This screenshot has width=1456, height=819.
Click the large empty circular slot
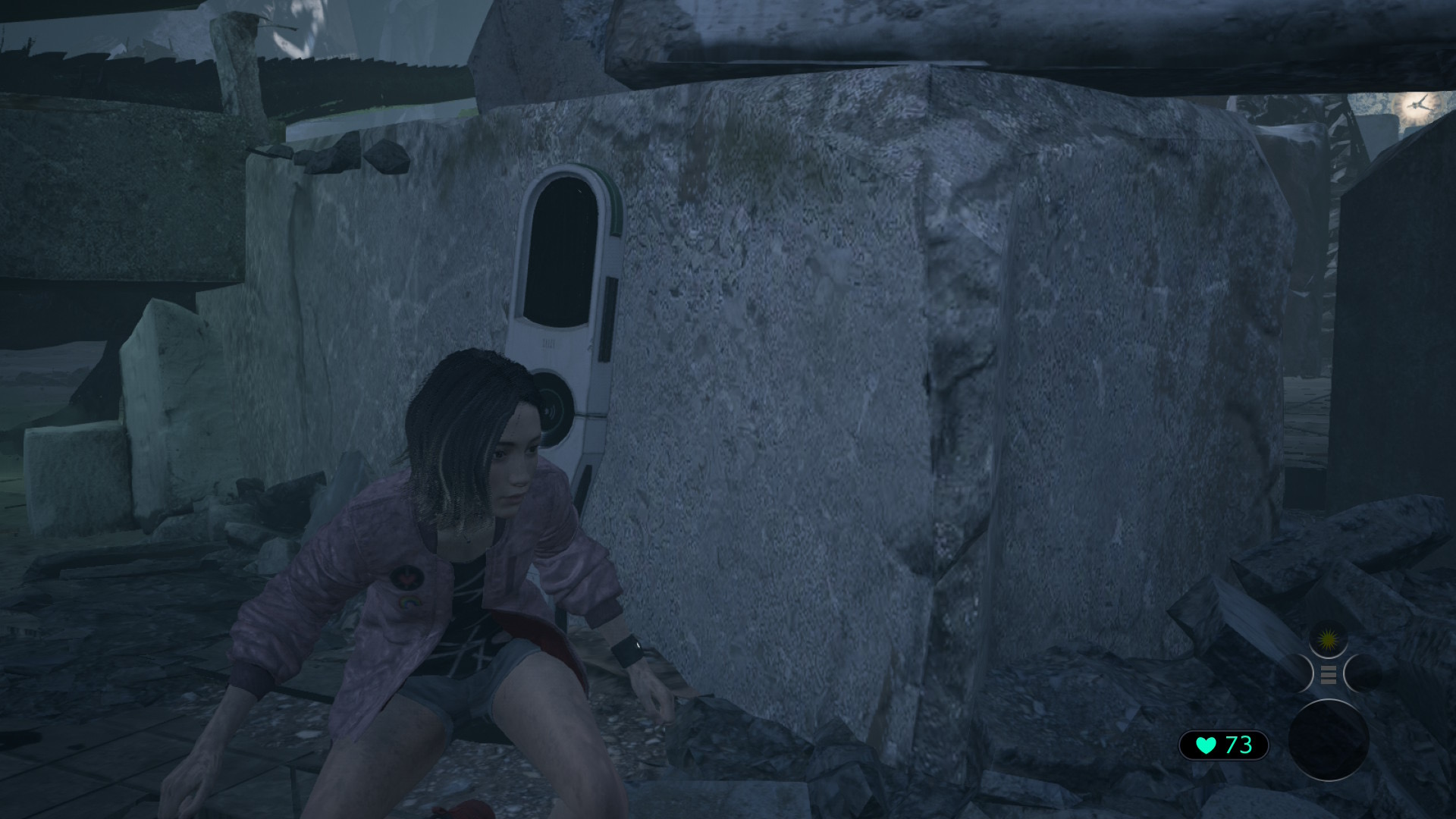pyautogui.click(x=1329, y=740)
